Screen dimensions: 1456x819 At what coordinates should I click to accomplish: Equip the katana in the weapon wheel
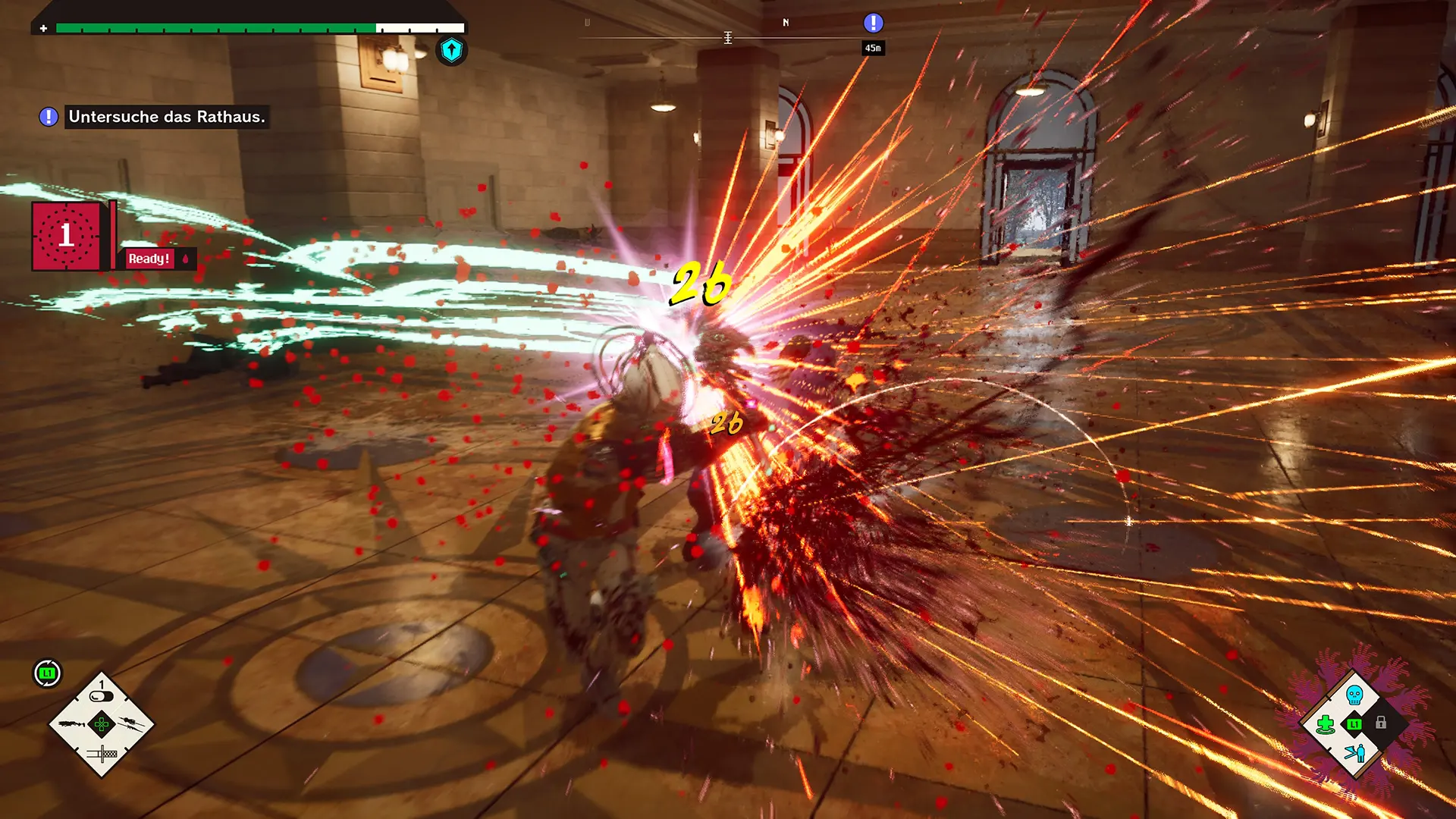click(x=102, y=753)
